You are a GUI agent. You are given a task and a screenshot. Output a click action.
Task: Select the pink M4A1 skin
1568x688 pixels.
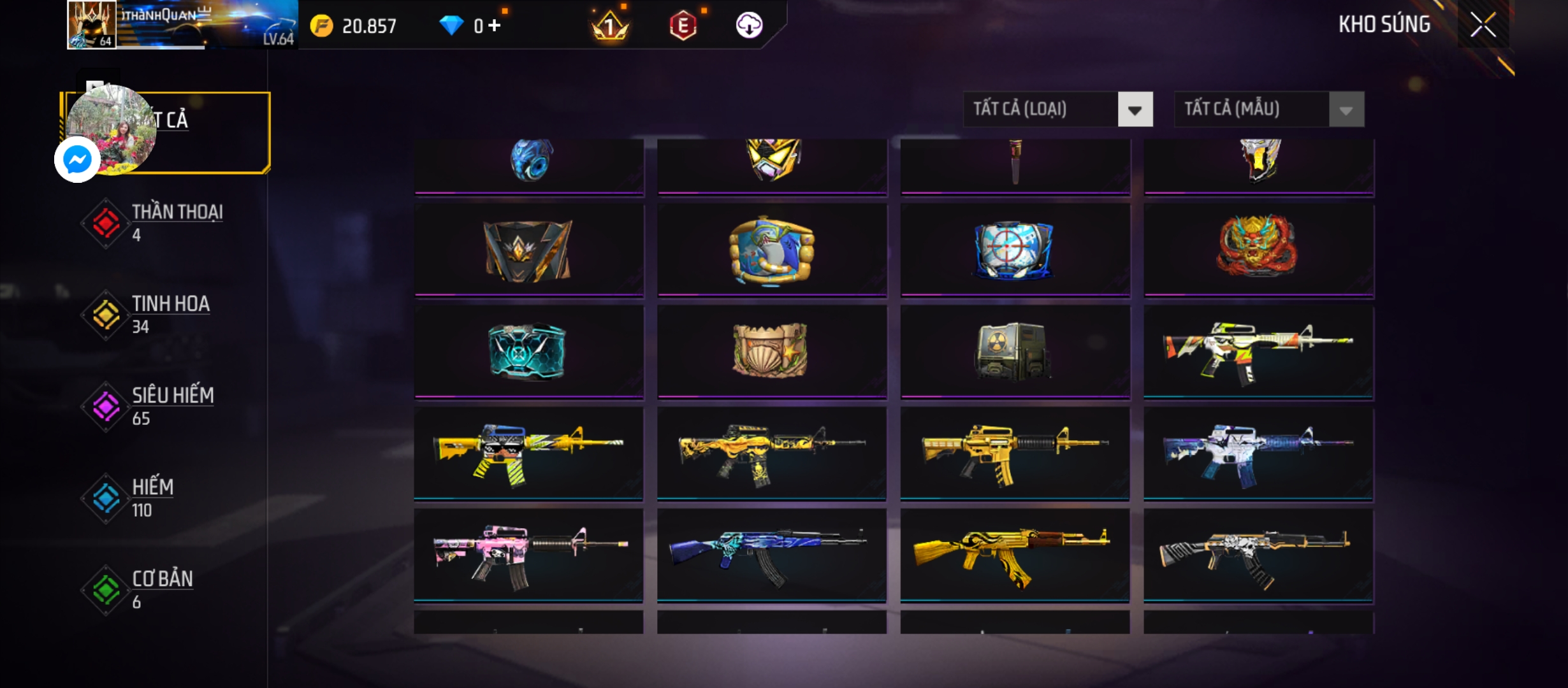point(528,554)
